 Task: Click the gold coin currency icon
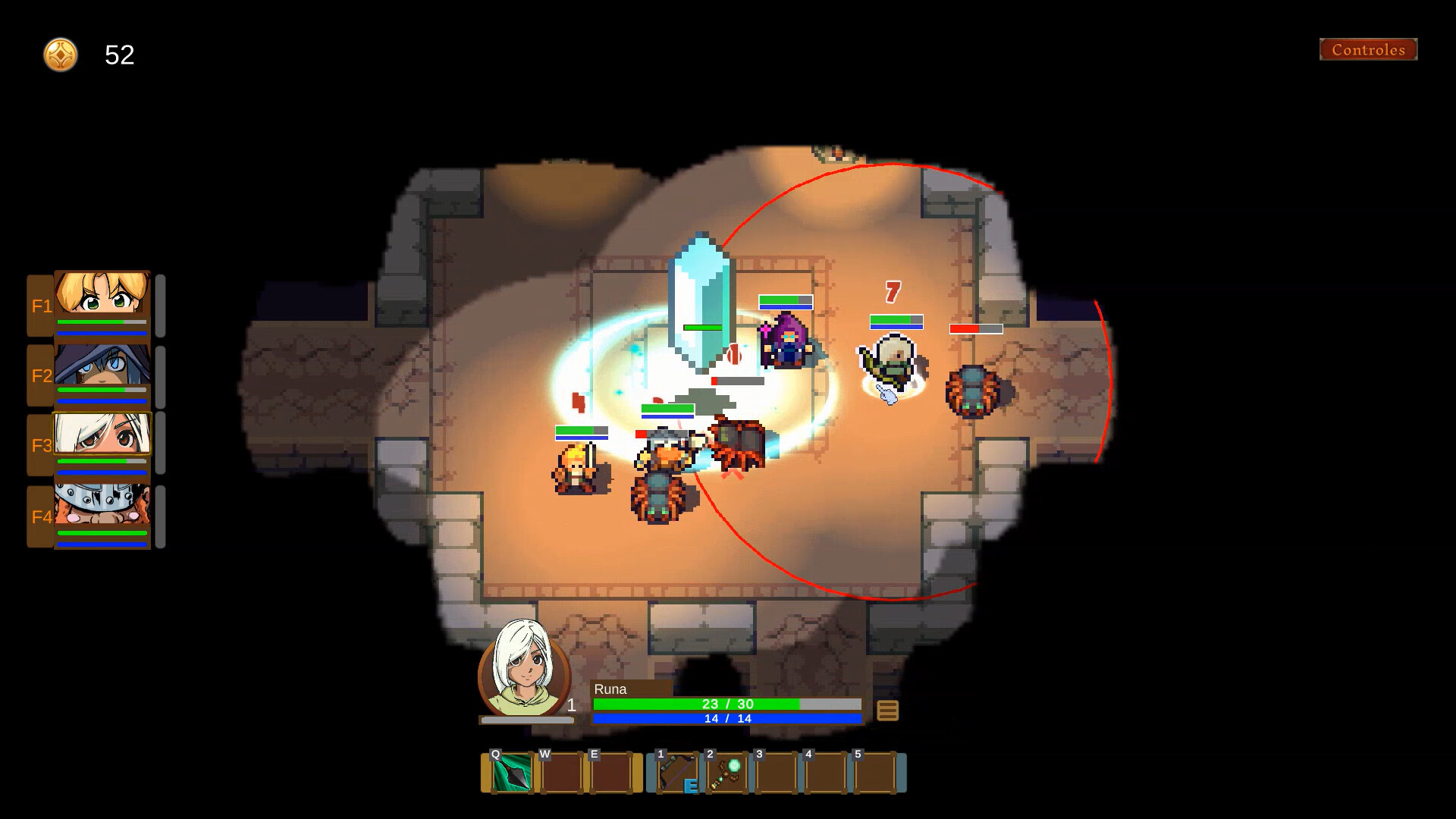60,55
